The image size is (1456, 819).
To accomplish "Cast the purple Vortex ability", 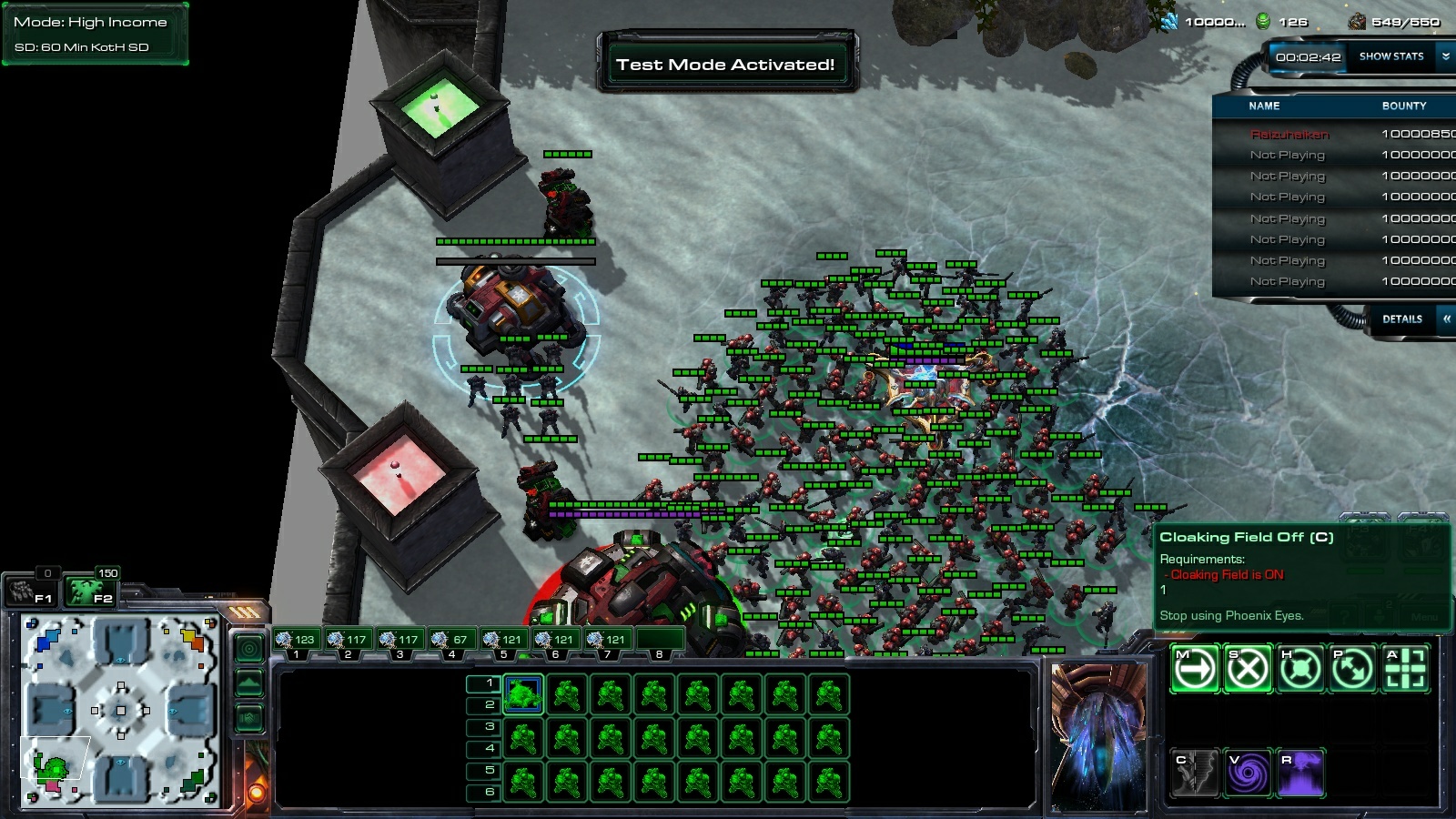I will click(1248, 771).
